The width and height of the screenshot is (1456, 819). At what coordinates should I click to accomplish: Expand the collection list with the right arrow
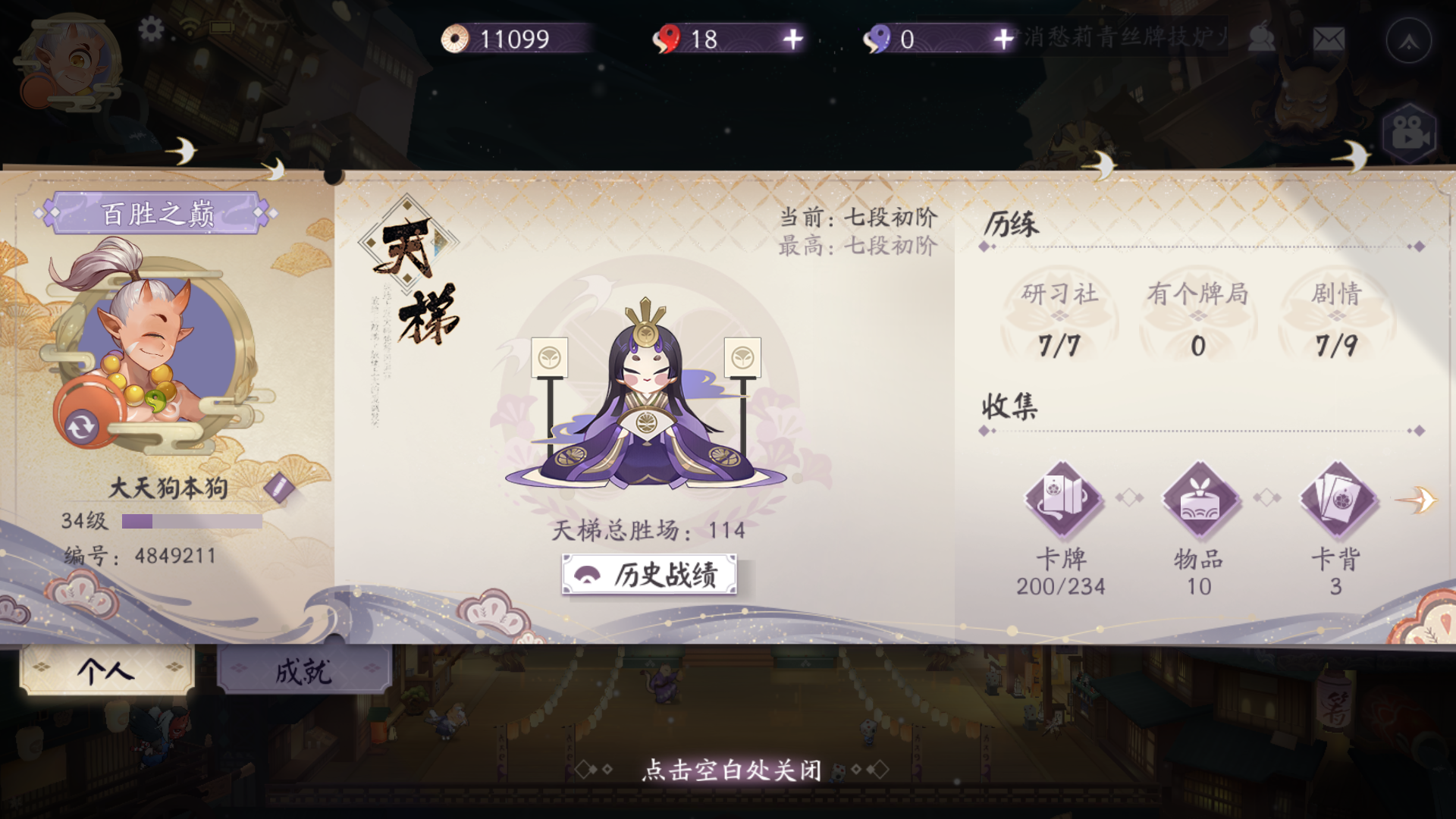(1421, 500)
